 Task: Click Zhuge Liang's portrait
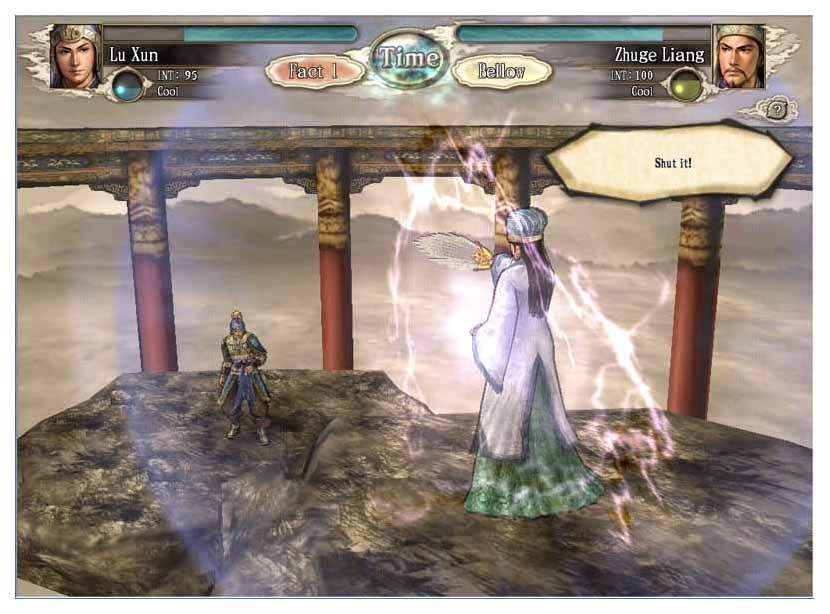point(739,56)
